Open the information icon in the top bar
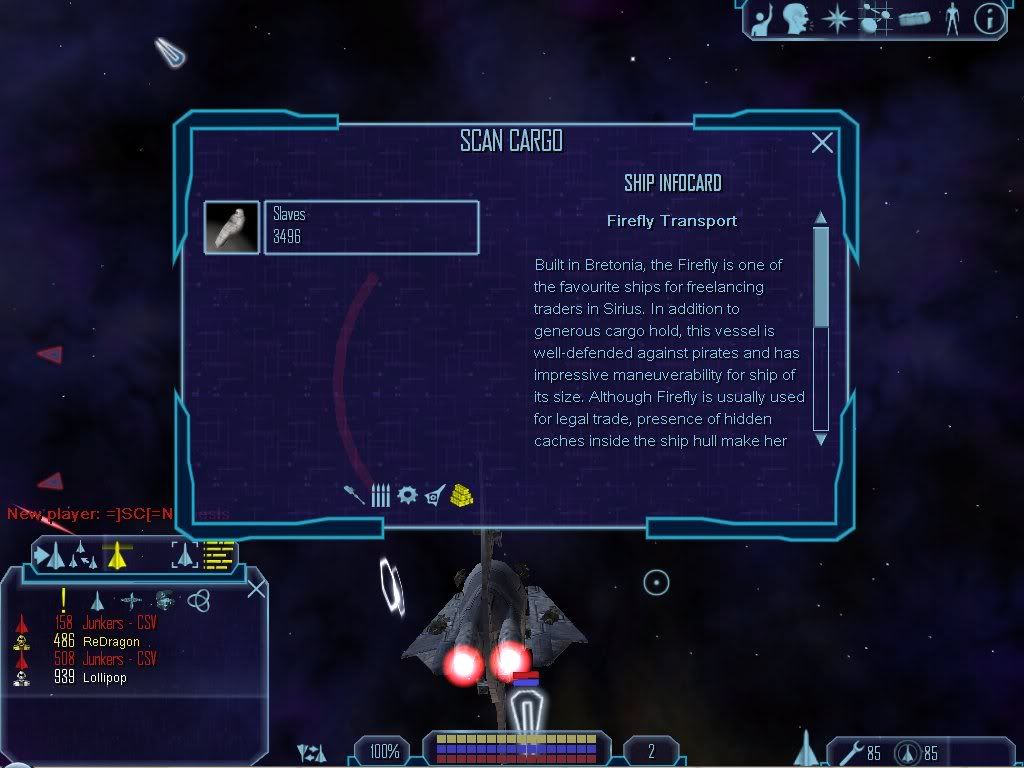 click(988, 18)
